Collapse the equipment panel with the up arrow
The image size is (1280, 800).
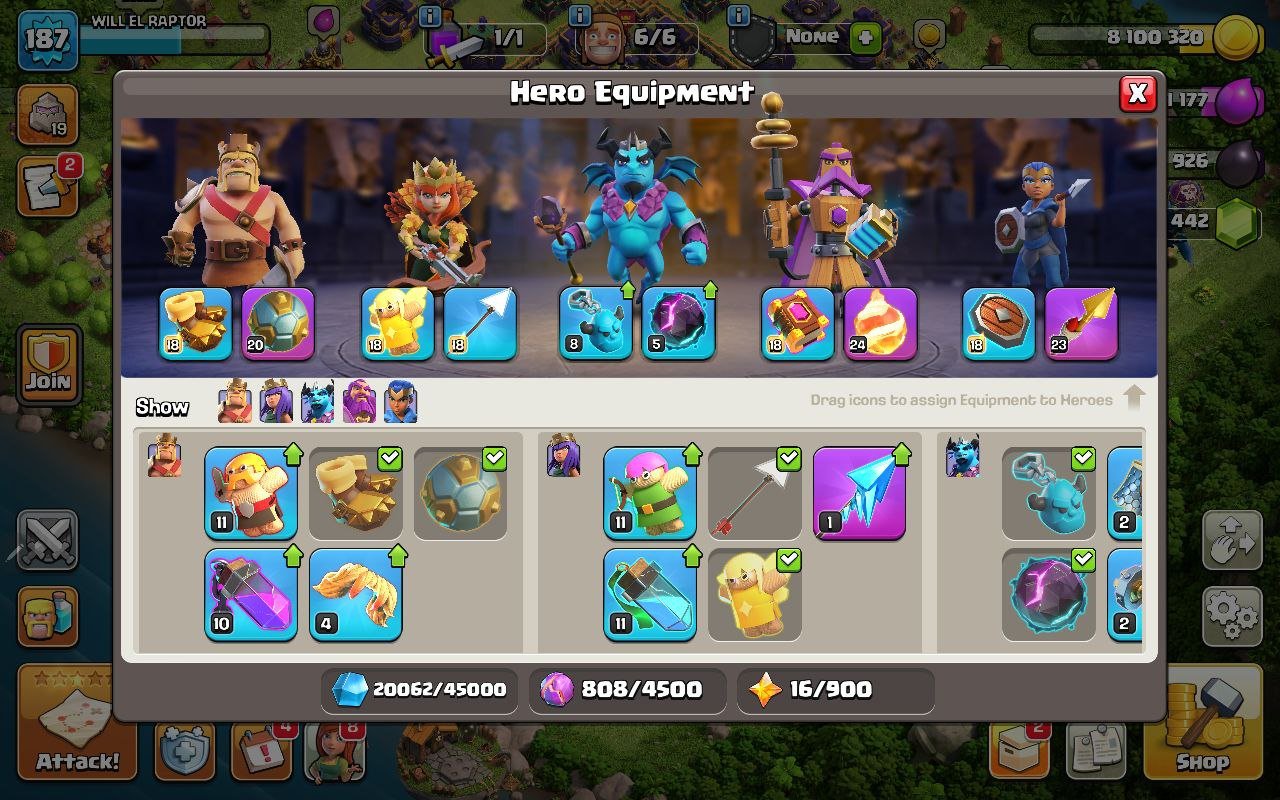(1136, 397)
